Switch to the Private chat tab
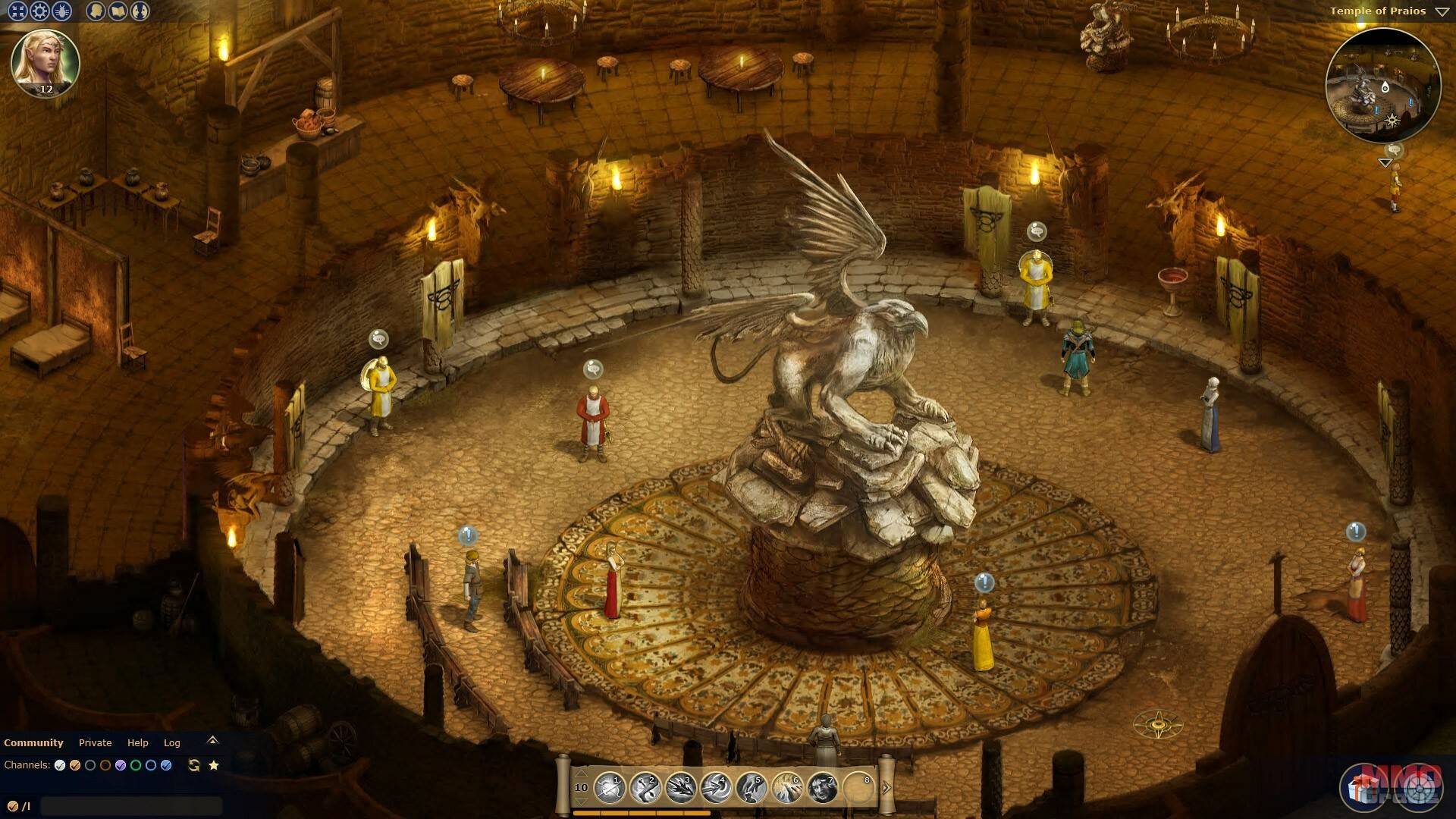The image size is (1456, 819). pyautogui.click(x=95, y=742)
